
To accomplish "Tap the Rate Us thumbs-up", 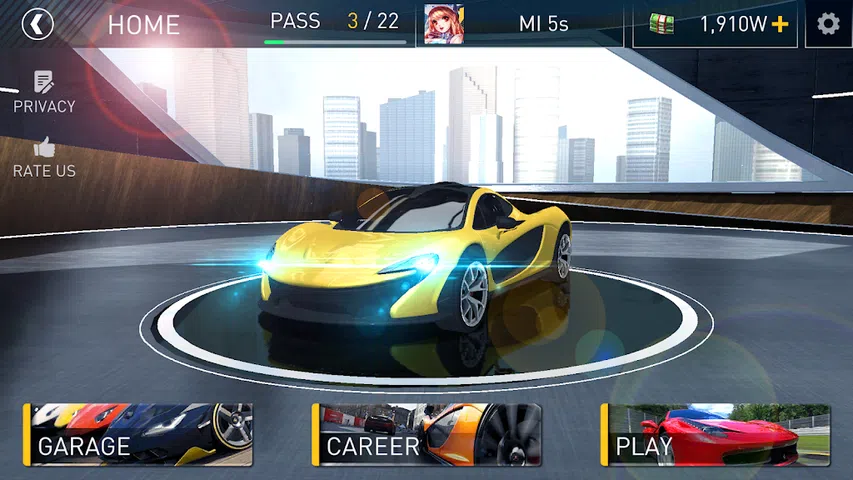I will click(x=44, y=157).
